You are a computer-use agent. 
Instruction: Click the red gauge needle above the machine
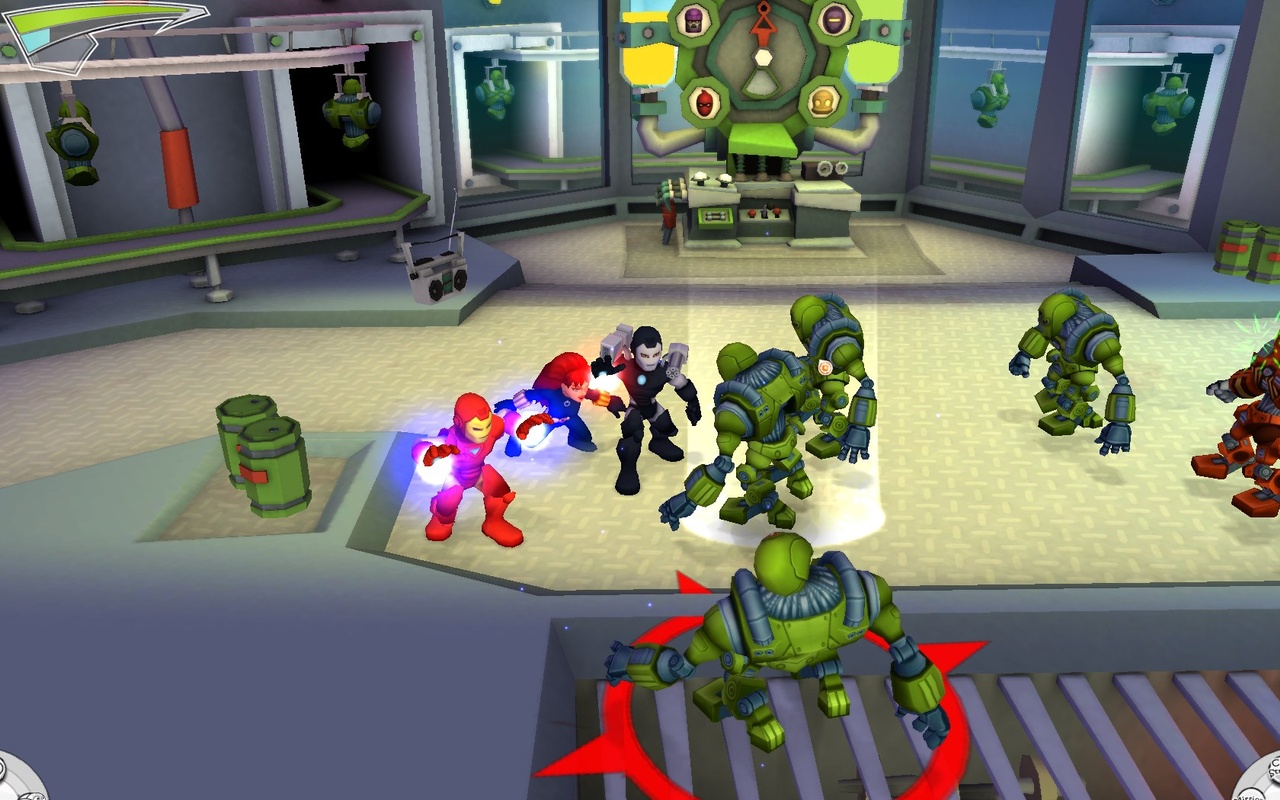click(x=763, y=20)
